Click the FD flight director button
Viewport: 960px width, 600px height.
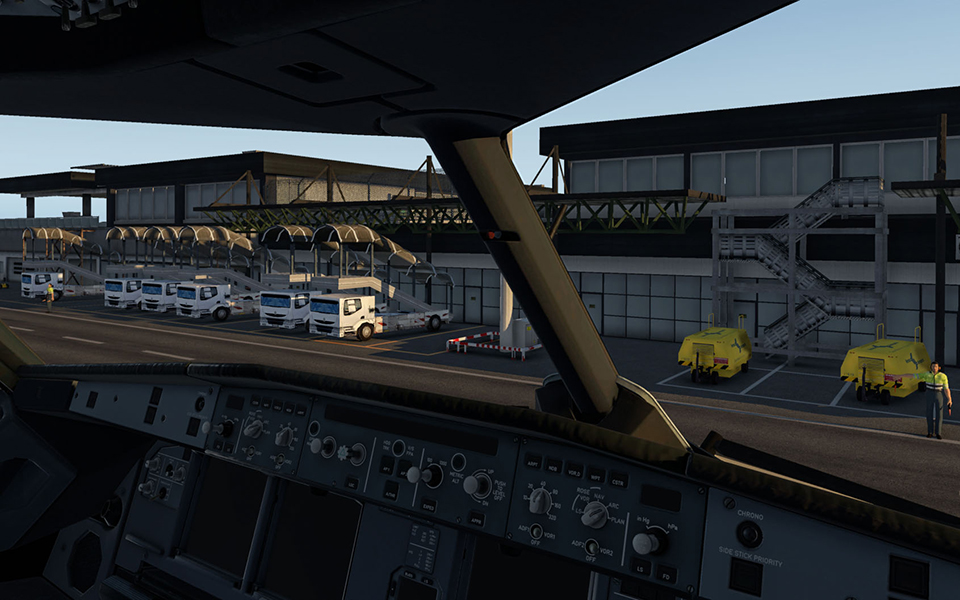coord(665,574)
